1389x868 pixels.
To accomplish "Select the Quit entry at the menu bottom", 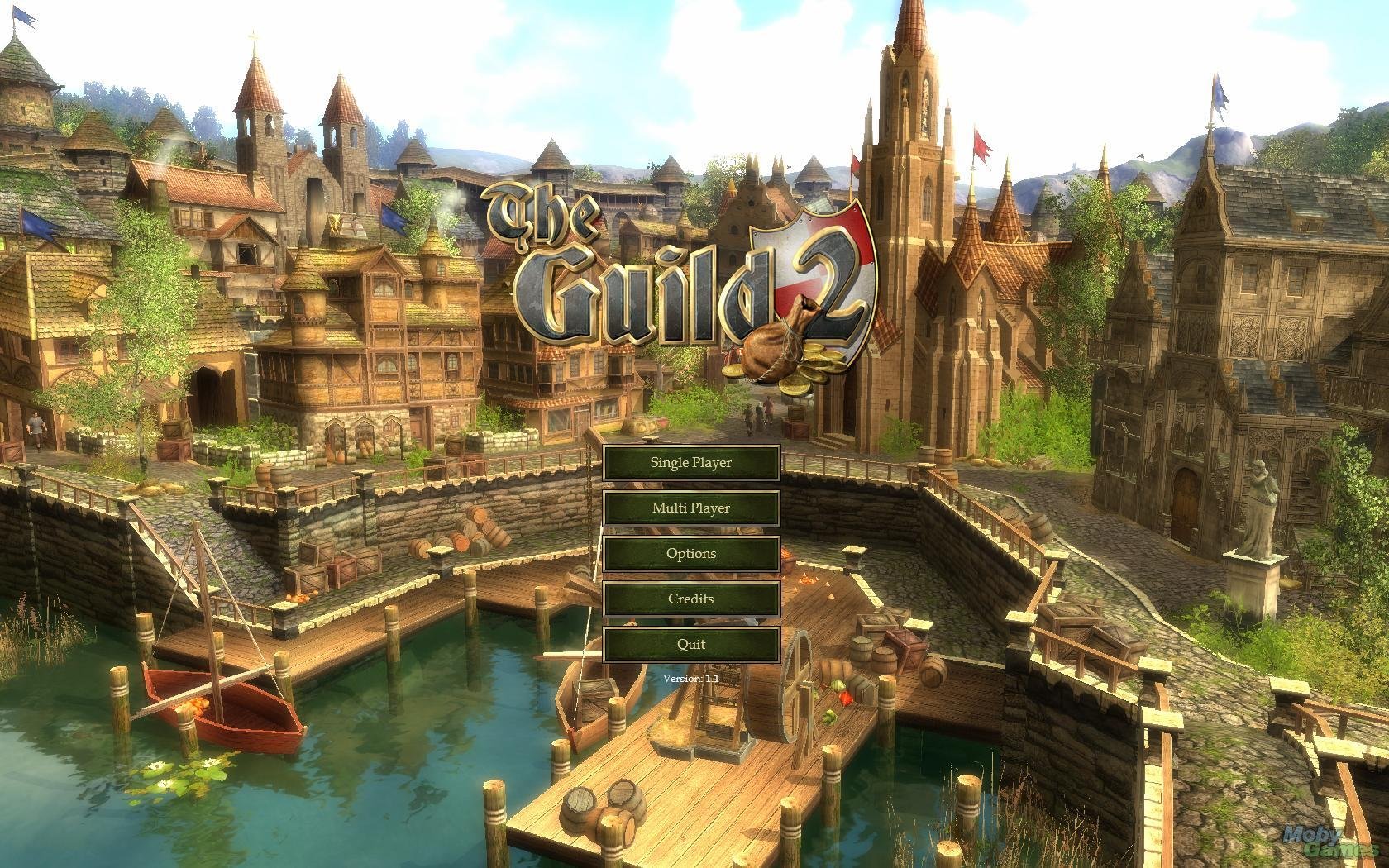I will click(x=692, y=643).
